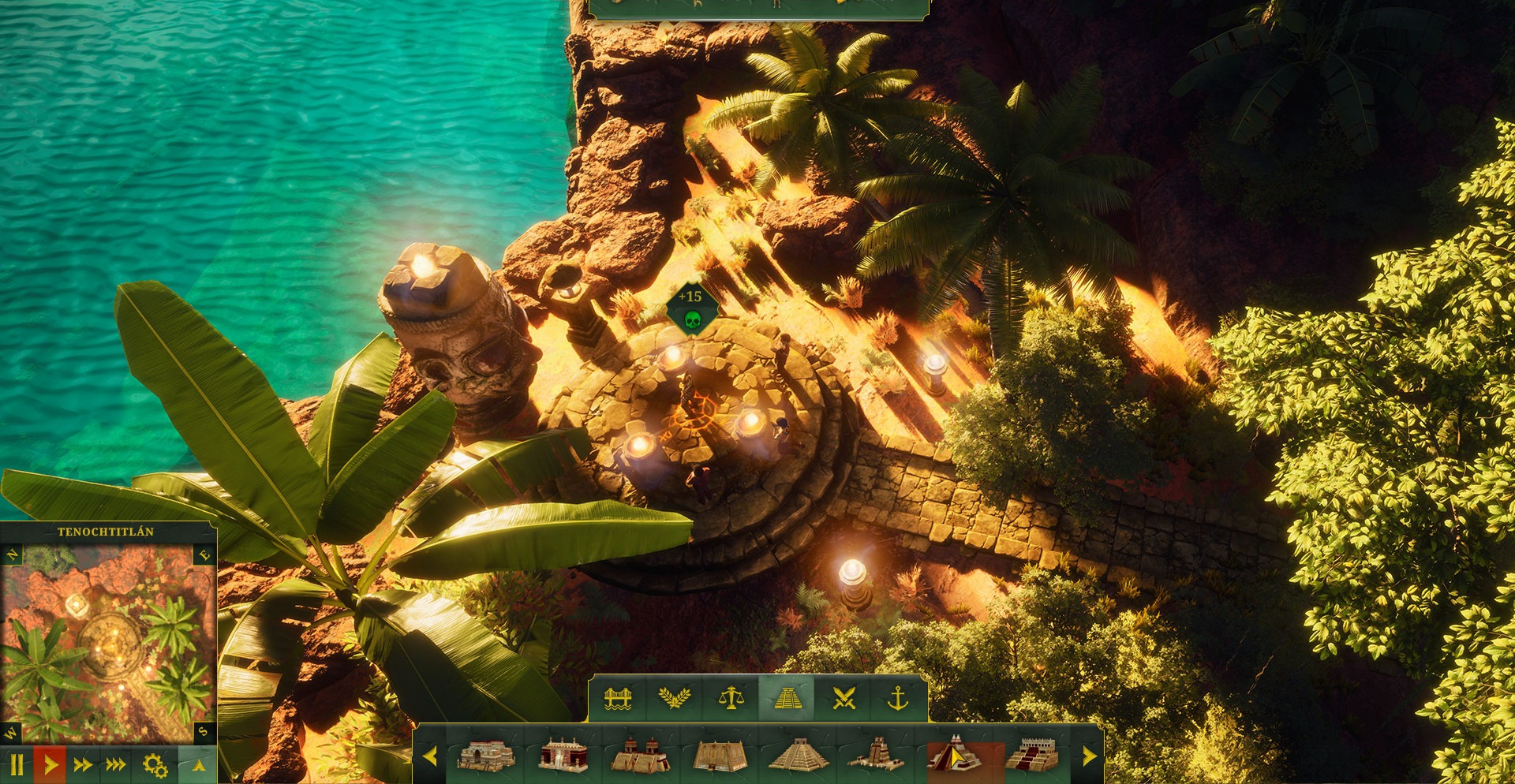Open the bridge infrastructure category
Image resolution: width=1515 pixels, height=784 pixels.
618,698
